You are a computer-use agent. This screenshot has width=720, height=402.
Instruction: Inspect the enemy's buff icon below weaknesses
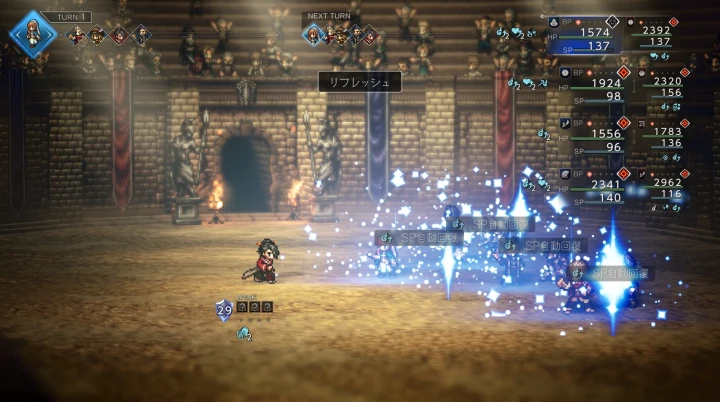[x=243, y=334]
